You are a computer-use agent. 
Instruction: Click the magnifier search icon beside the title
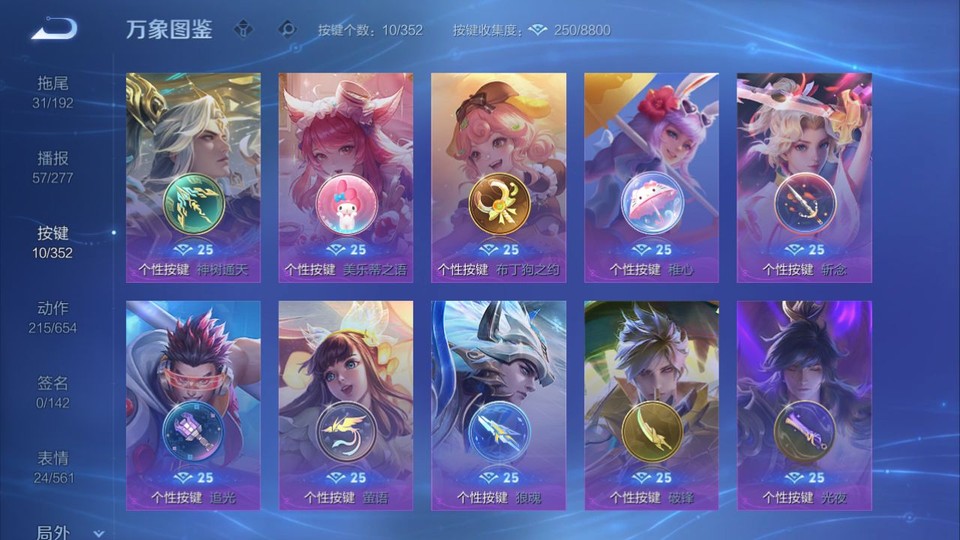287,29
